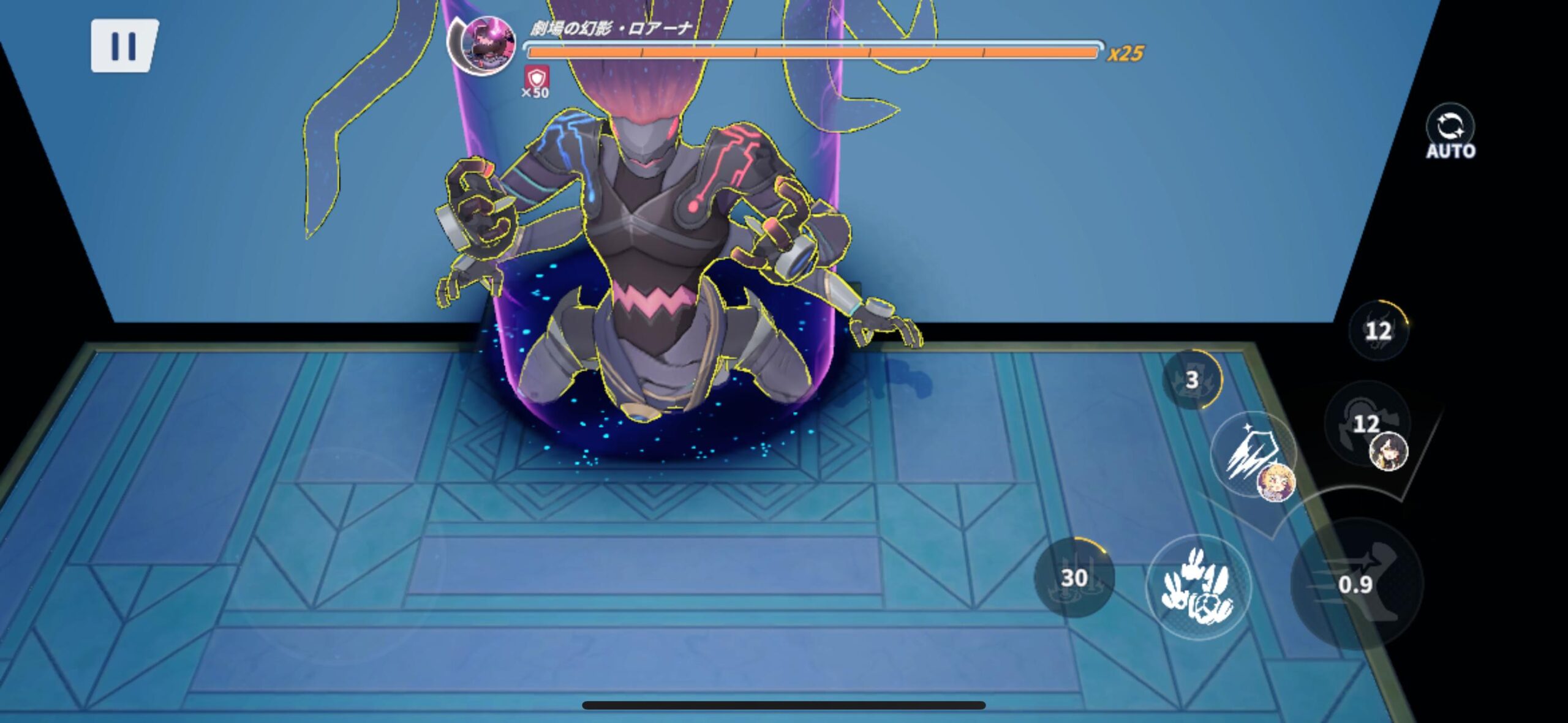
Task: Activate the rabbits skill
Action: (x=1198, y=587)
